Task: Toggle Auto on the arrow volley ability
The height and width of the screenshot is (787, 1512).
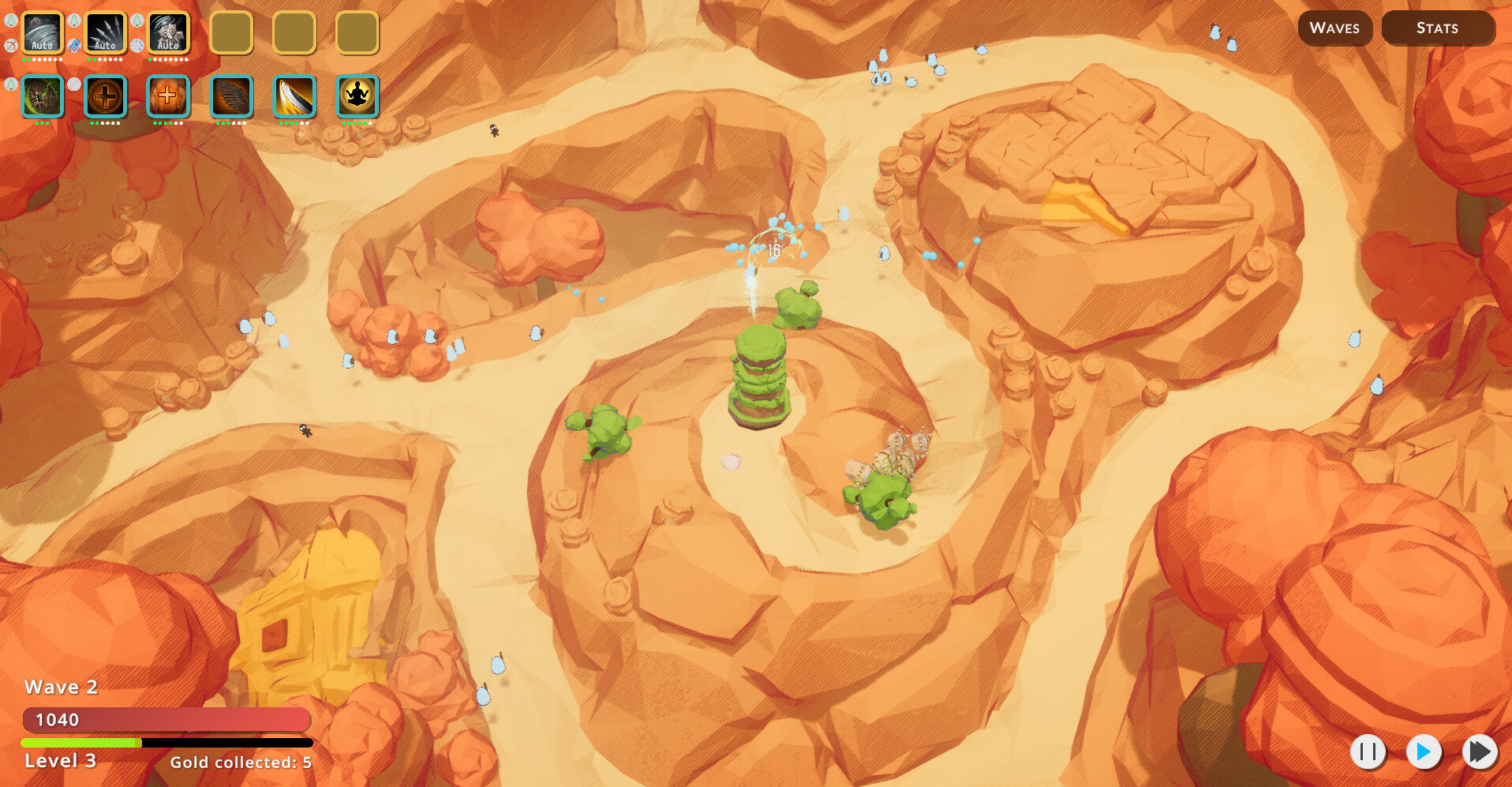Action: pyautogui.click(x=104, y=45)
